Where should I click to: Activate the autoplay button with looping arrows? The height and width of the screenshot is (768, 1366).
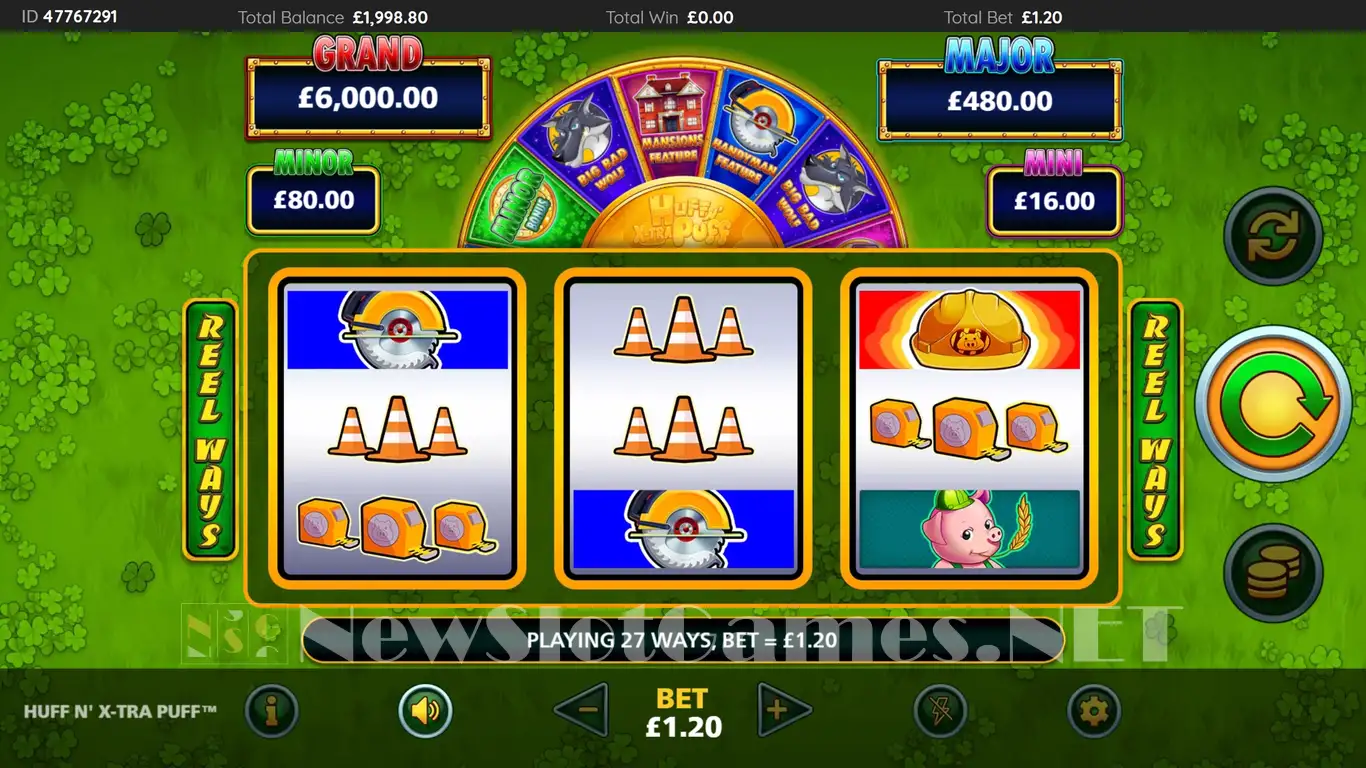[1273, 236]
